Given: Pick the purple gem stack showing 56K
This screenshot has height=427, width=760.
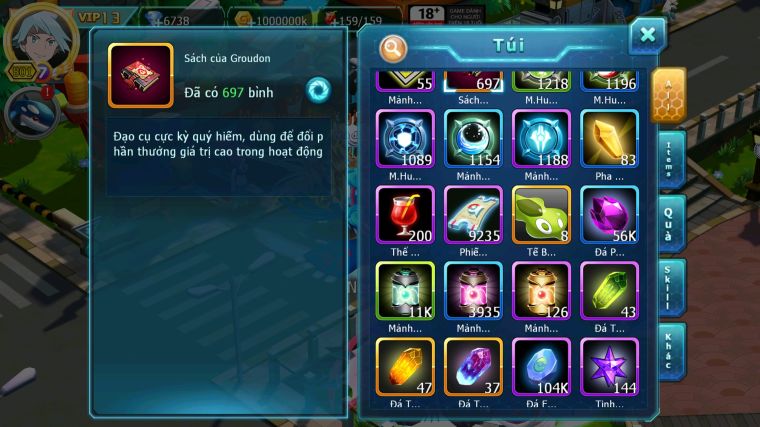Looking at the screenshot, I should (609, 214).
